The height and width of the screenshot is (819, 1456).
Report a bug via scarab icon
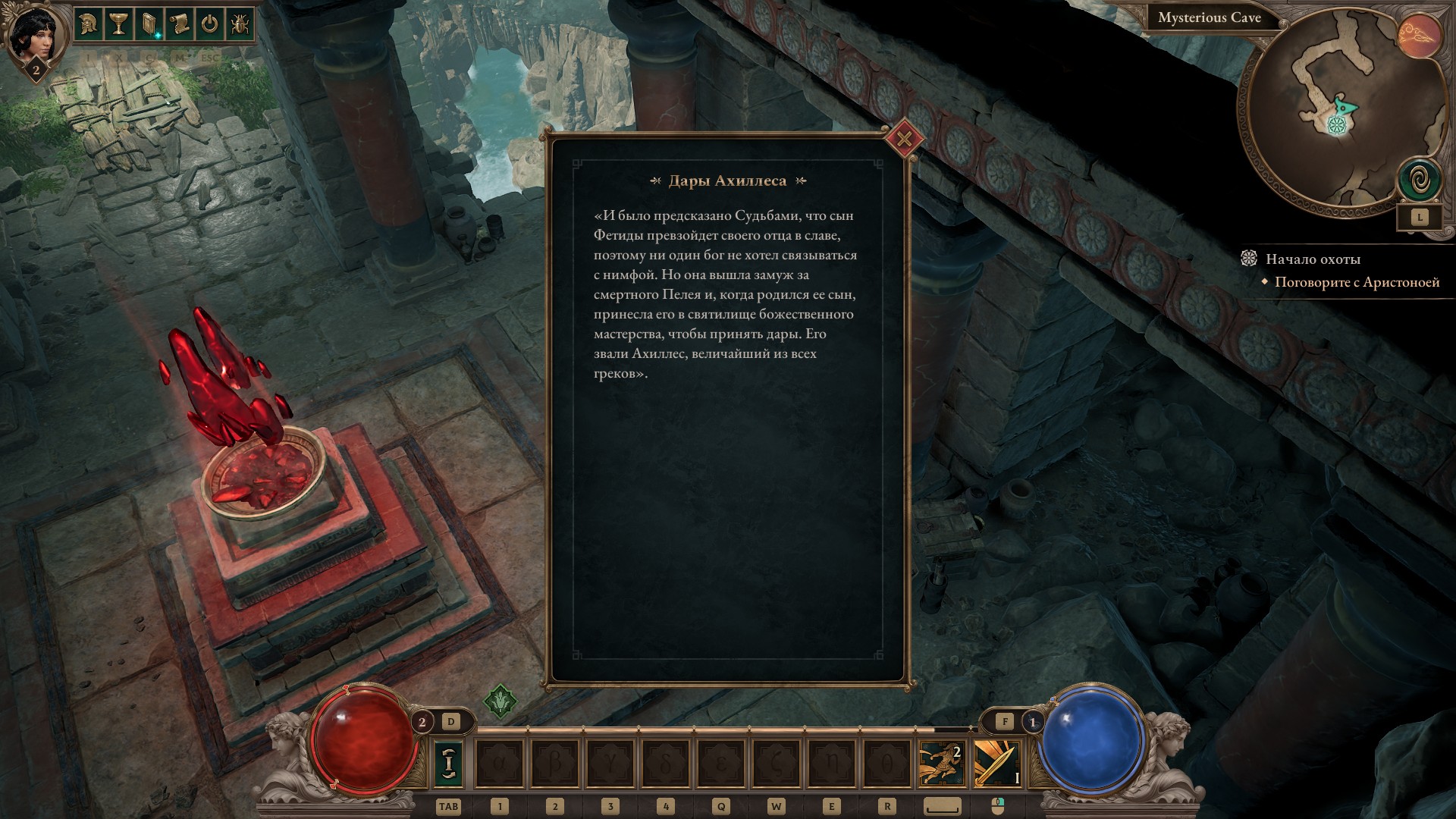click(239, 25)
